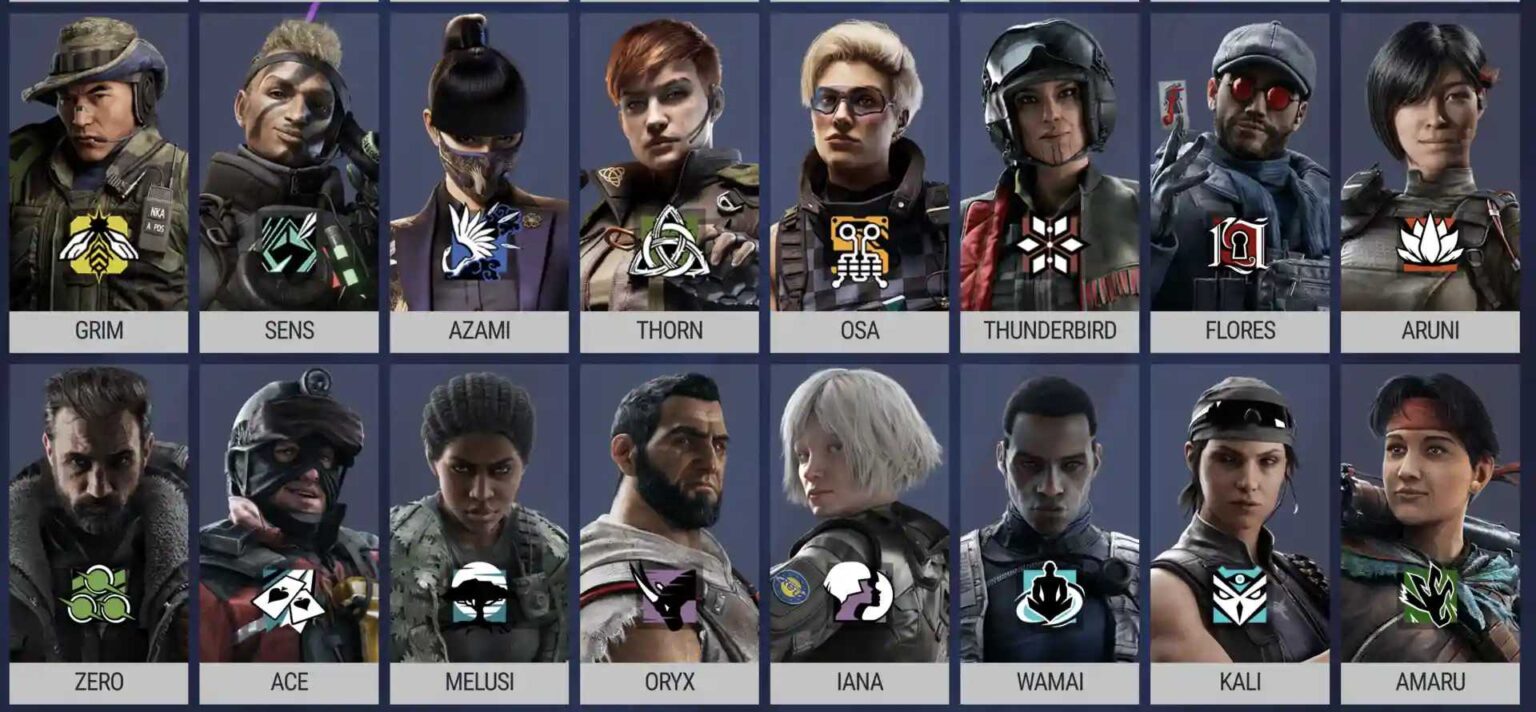Open the Thunderbird operator card
The height and width of the screenshot is (712, 1536).
click(x=1049, y=182)
